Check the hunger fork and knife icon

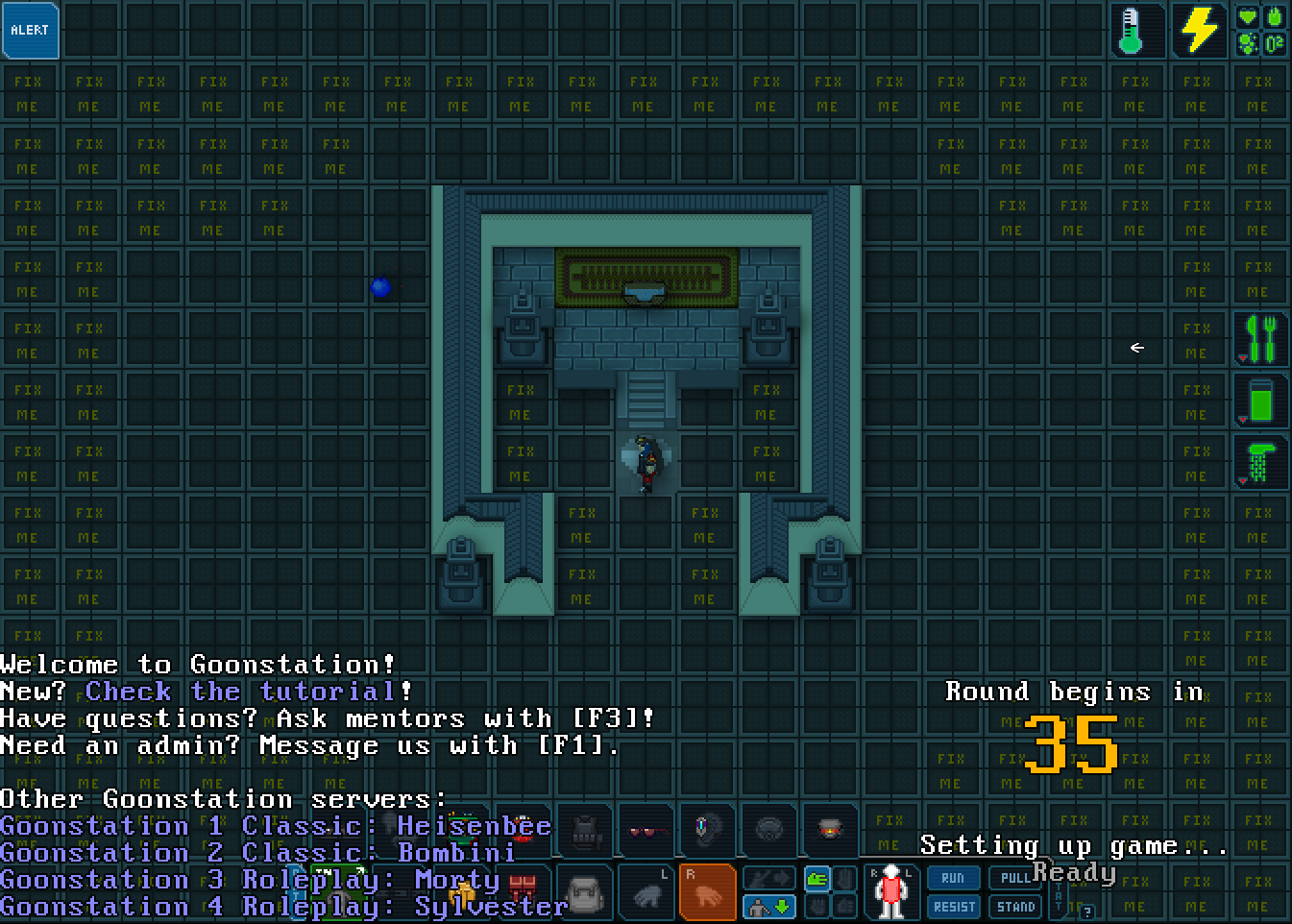[x=1260, y=339]
